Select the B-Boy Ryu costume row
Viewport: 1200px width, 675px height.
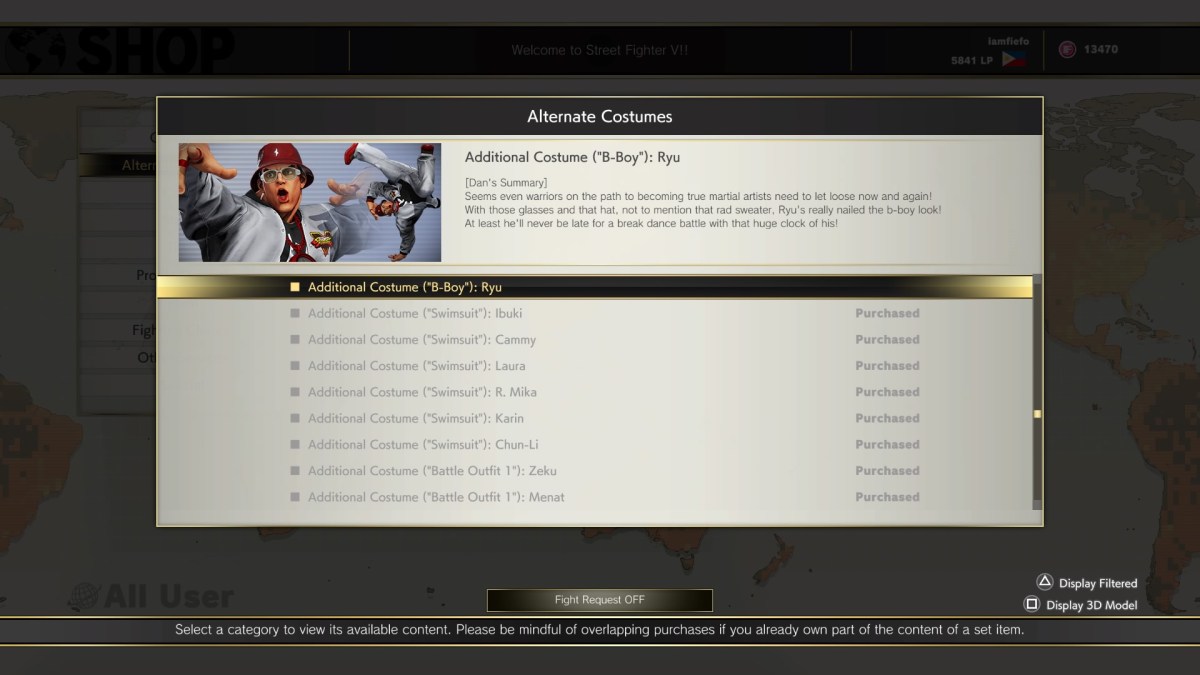[x=404, y=287]
